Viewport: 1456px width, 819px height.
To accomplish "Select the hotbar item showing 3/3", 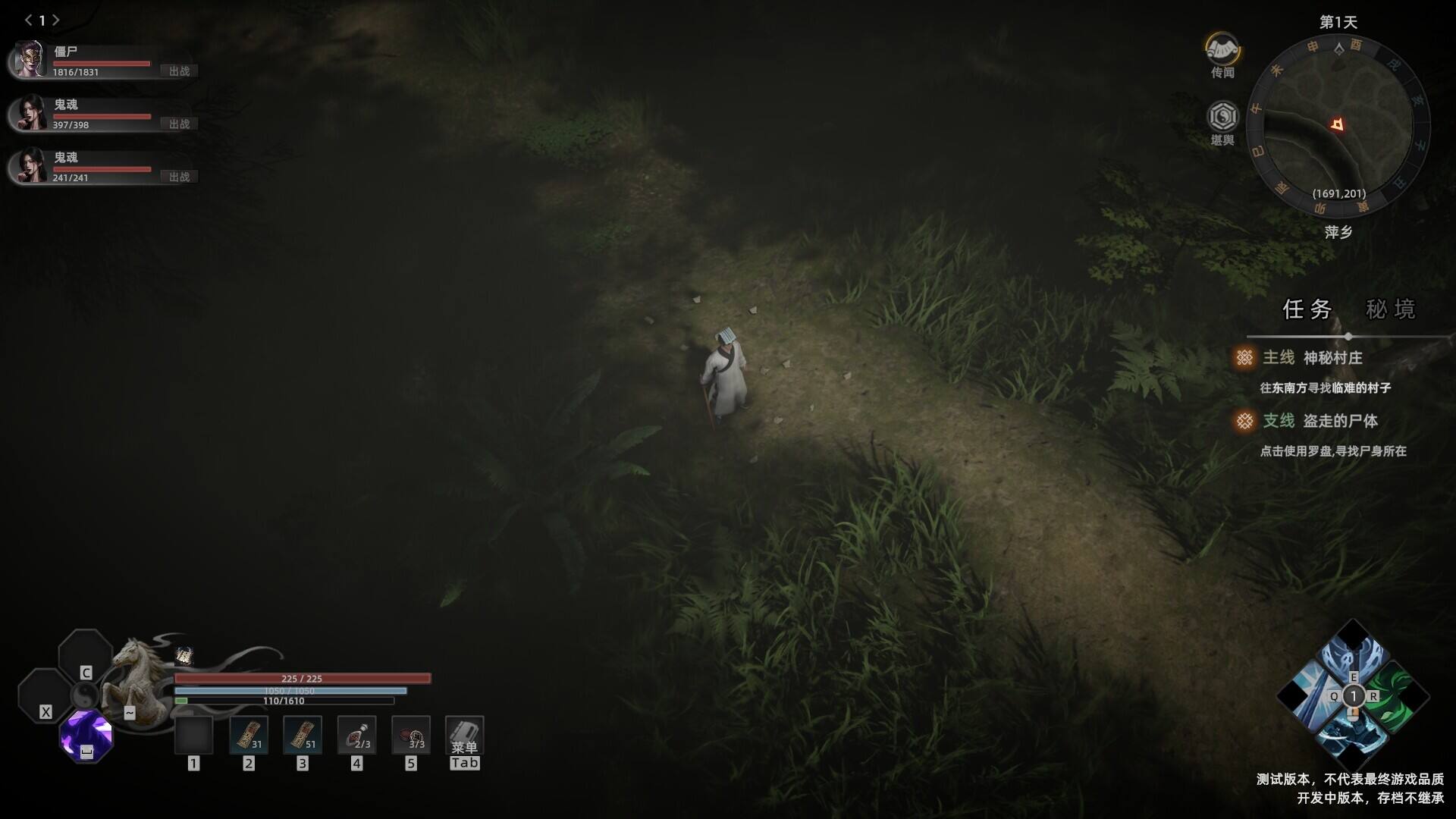I will click(x=411, y=735).
